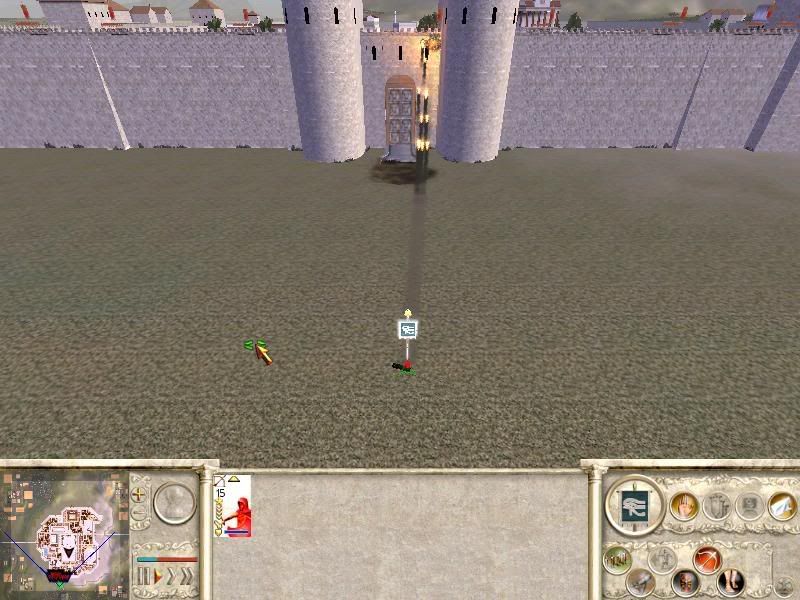Pause the battle
The height and width of the screenshot is (600, 800).
coord(142,577)
